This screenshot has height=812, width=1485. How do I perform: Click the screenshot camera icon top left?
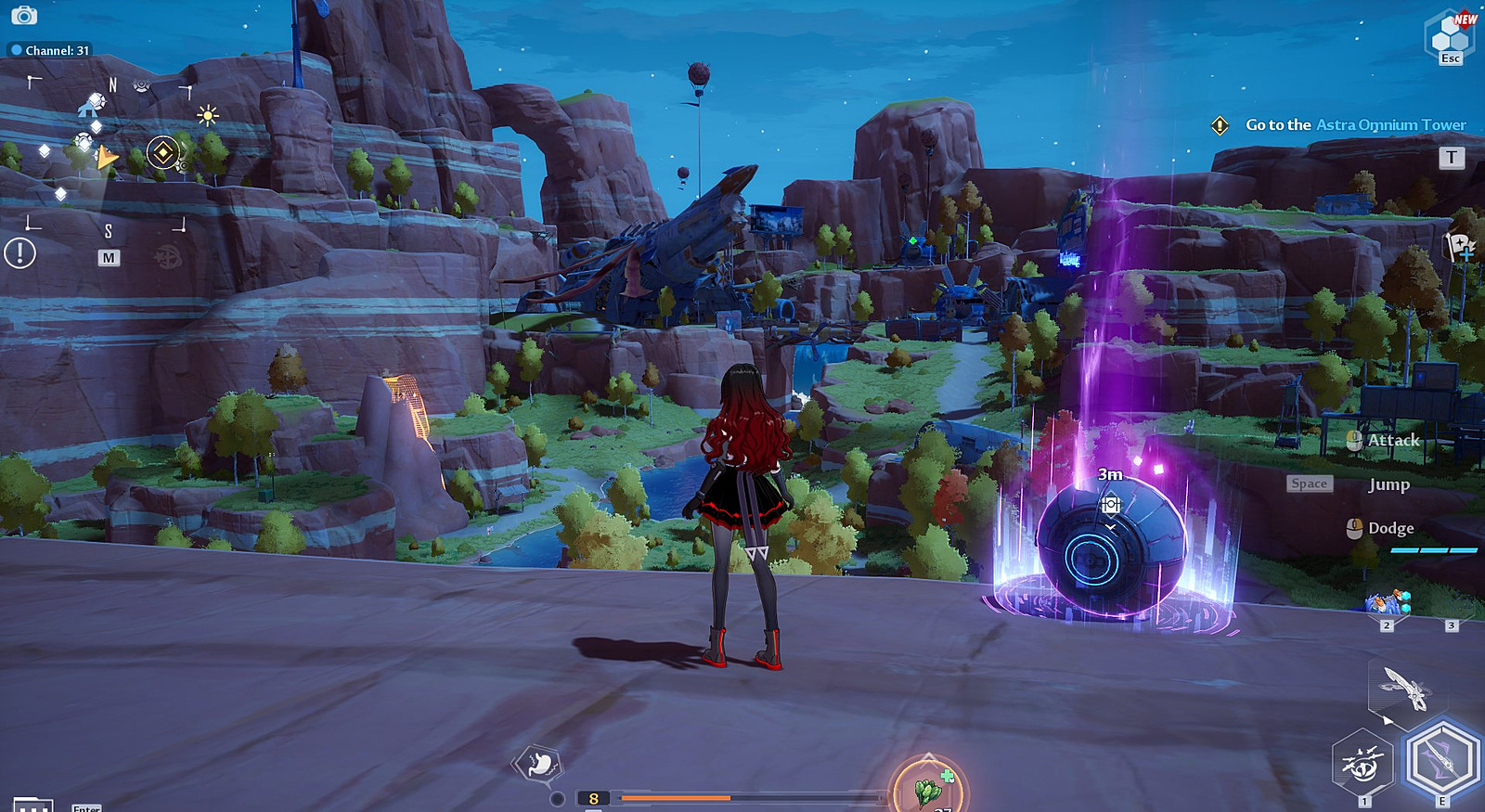[x=23, y=14]
